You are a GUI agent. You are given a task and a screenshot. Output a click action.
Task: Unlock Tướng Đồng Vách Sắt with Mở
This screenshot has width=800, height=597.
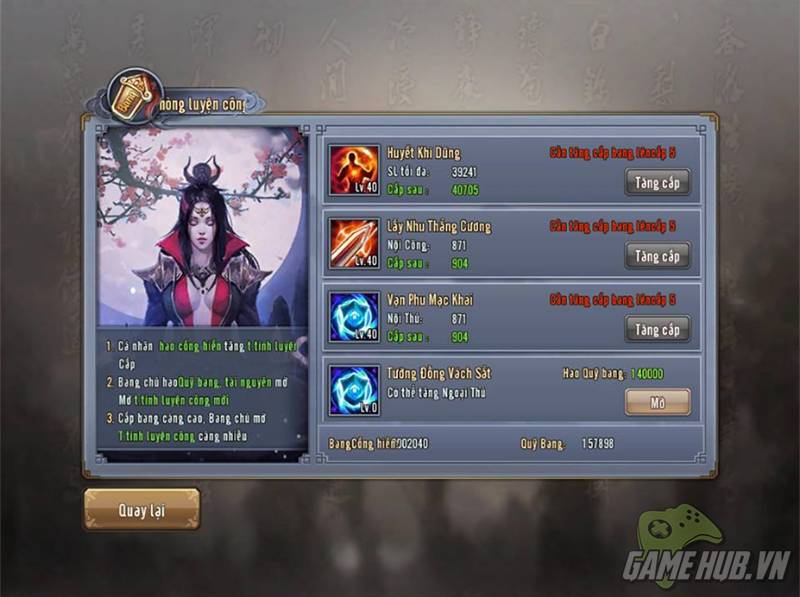[657, 401]
